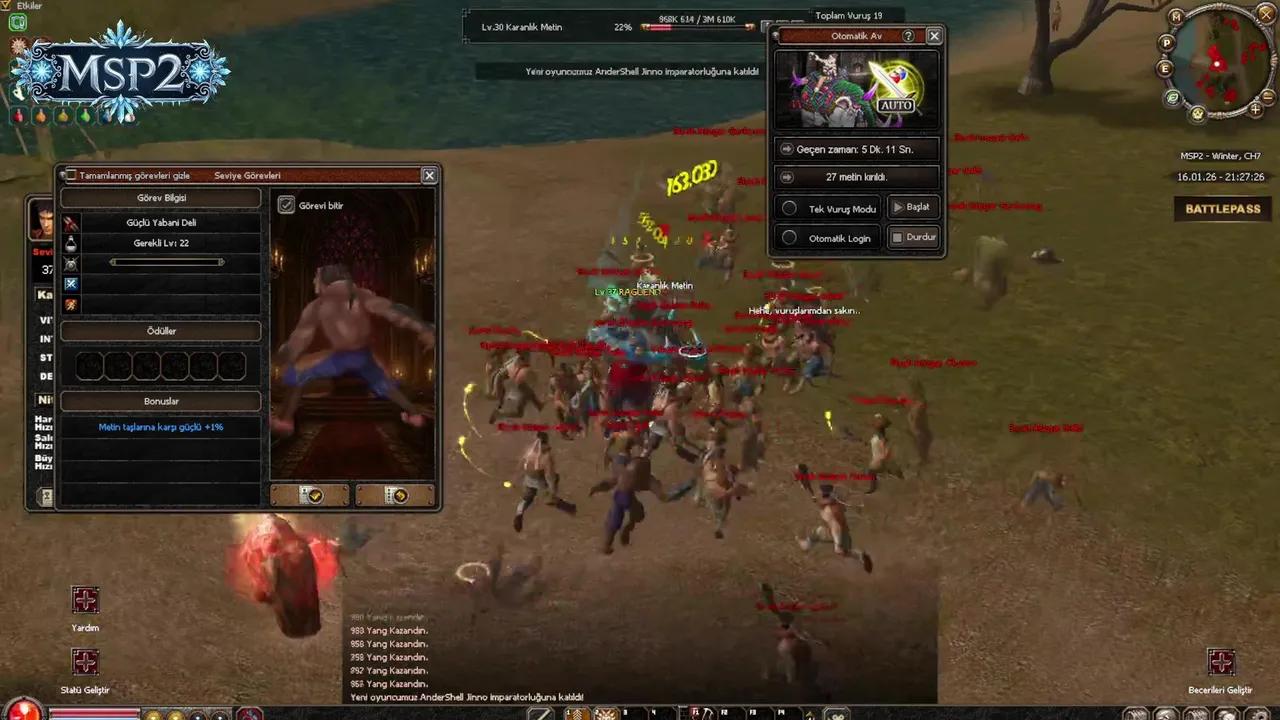Open the Otomatik Av help icon
The image size is (1280, 720).
pos(908,36)
